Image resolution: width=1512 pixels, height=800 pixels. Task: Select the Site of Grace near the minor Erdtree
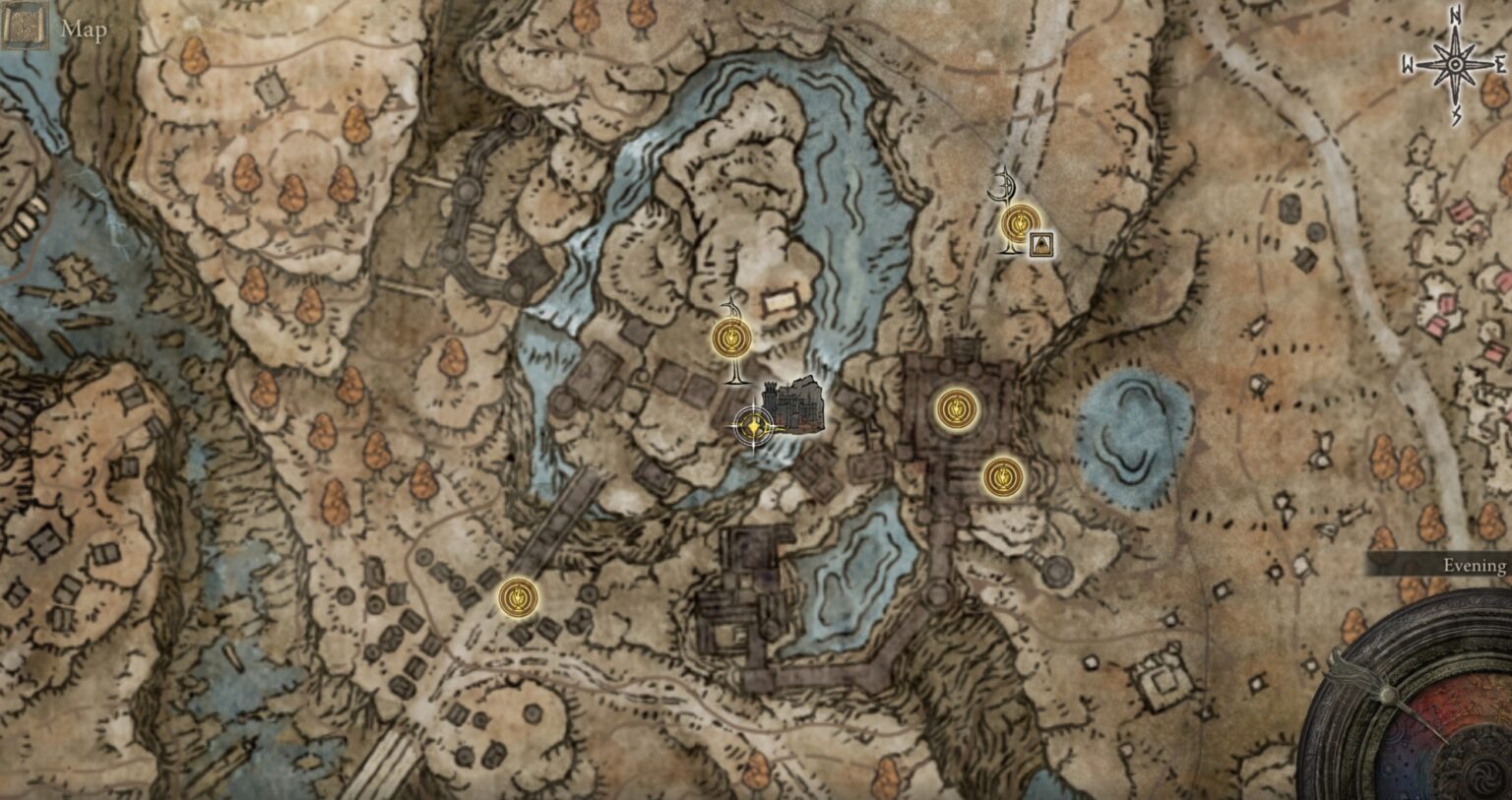[x=1019, y=224]
